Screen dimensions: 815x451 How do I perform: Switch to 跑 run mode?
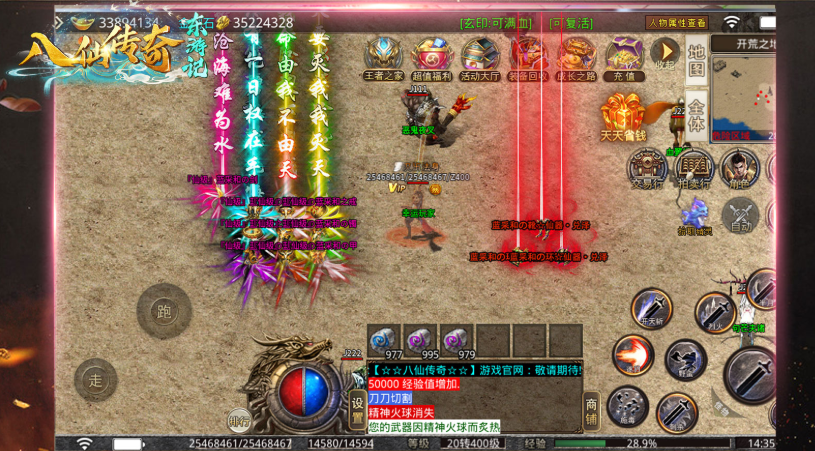pos(164,311)
